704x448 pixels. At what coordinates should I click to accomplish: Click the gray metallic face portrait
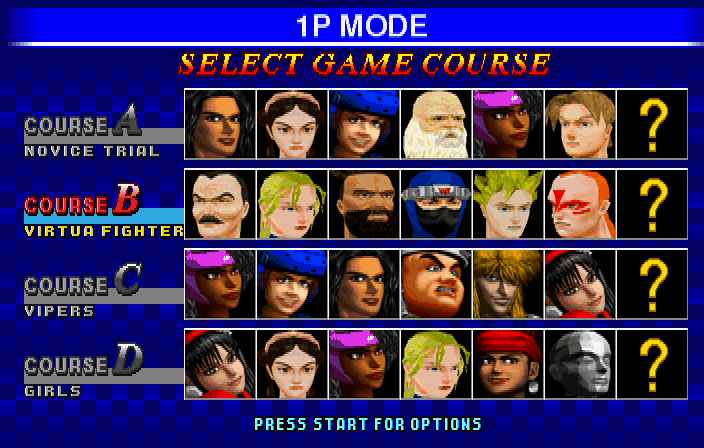click(x=578, y=364)
